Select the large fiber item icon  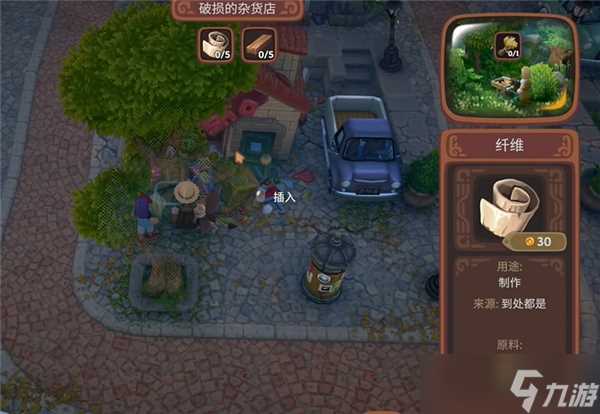click(509, 208)
